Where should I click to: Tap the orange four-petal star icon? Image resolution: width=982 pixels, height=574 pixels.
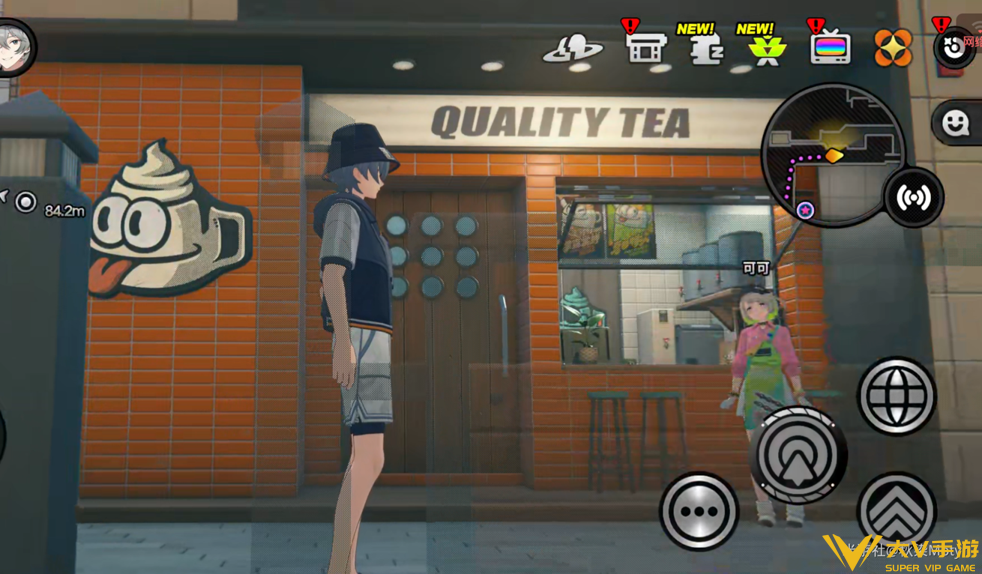point(893,48)
